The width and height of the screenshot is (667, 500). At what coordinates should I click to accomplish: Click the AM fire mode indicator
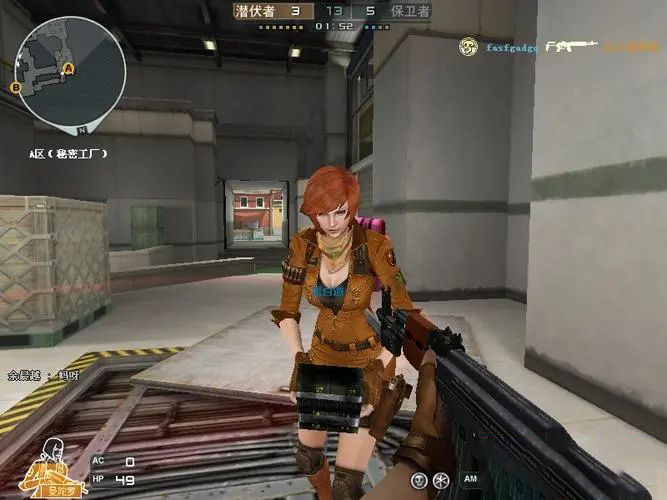(470, 481)
